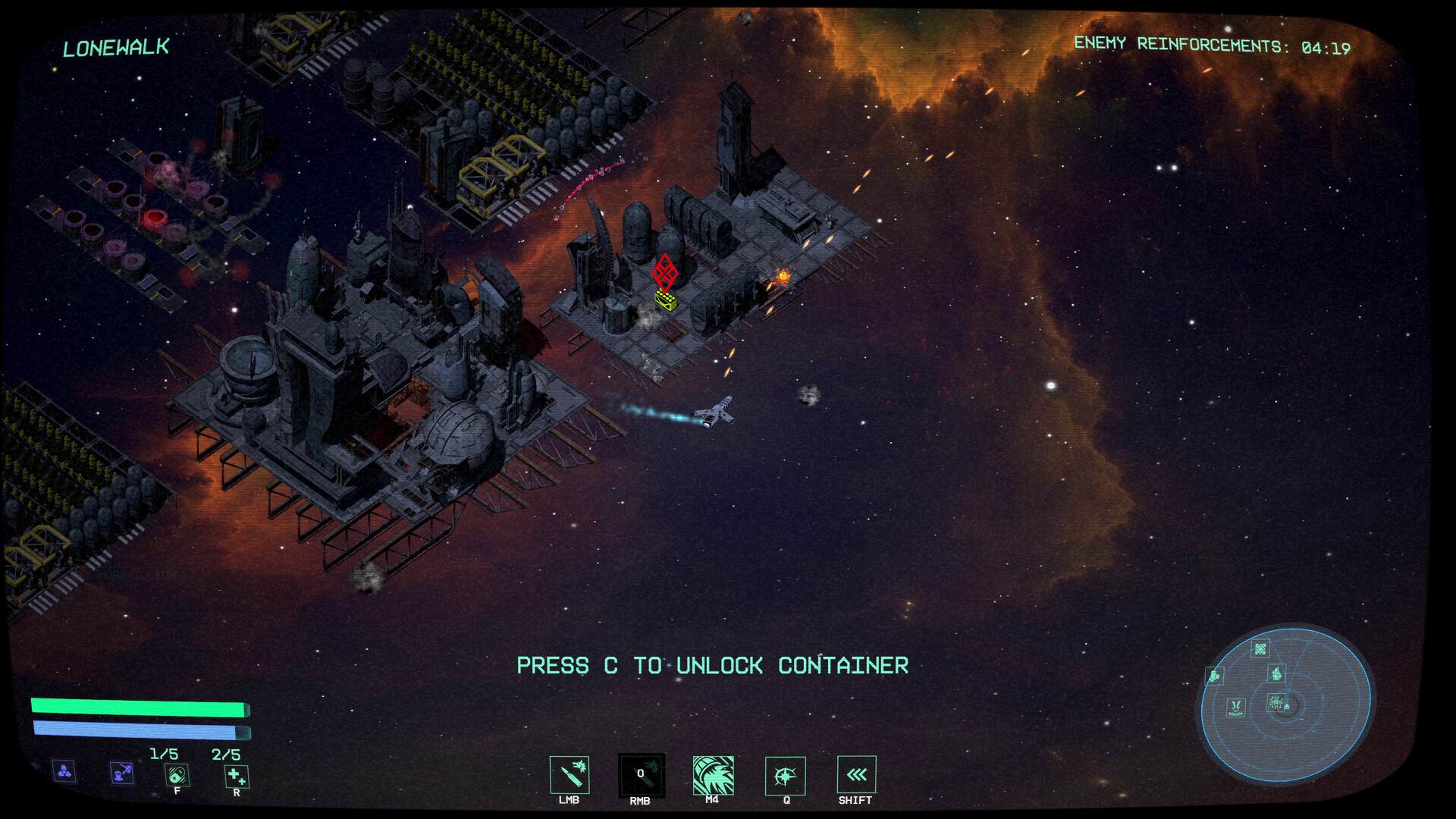Trigger the spiked starburst ability icon
Viewport: 1456px width, 819px height.
(x=785, y=776)
